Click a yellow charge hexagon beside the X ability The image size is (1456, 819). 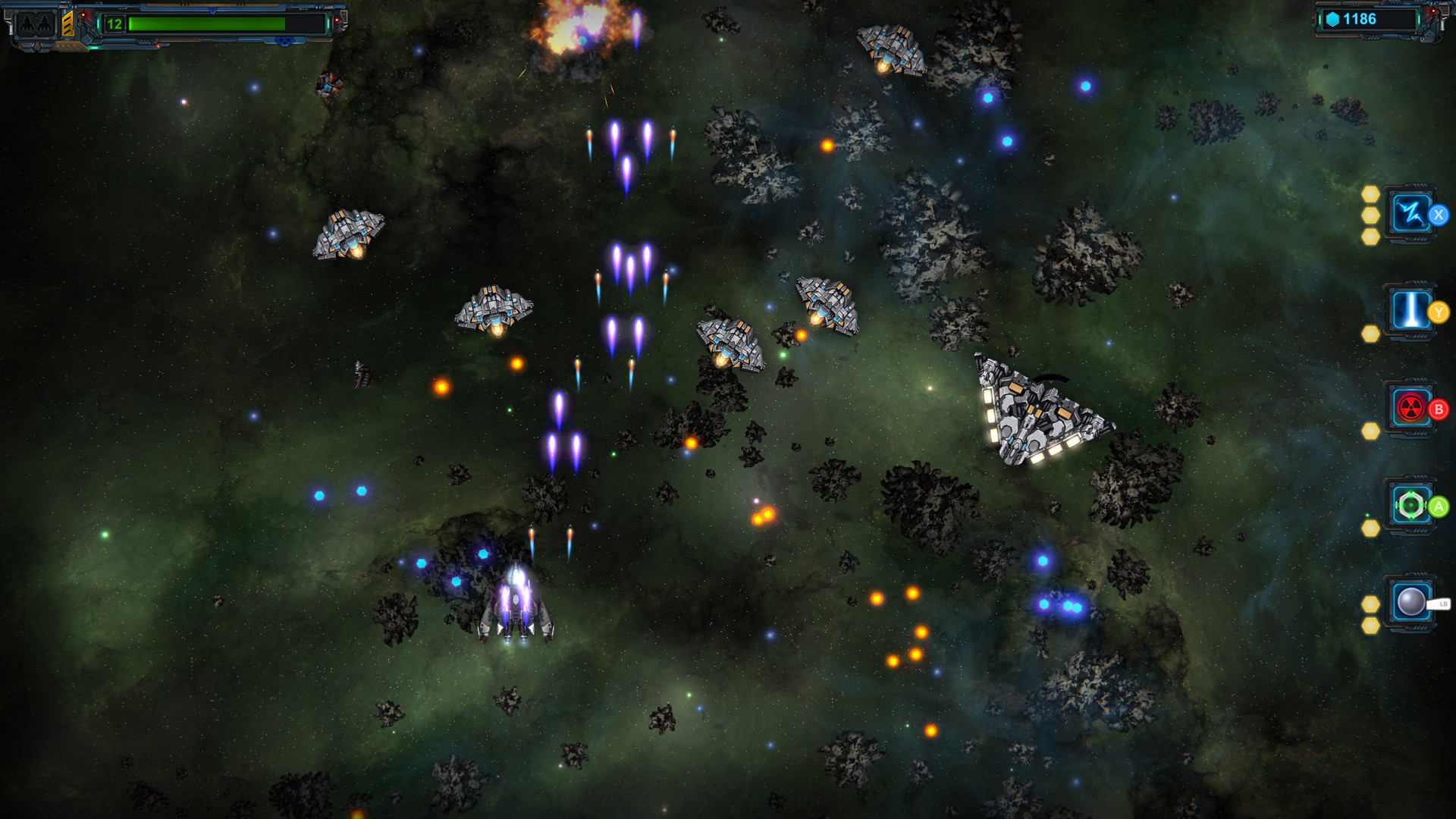coord(1371,215)
